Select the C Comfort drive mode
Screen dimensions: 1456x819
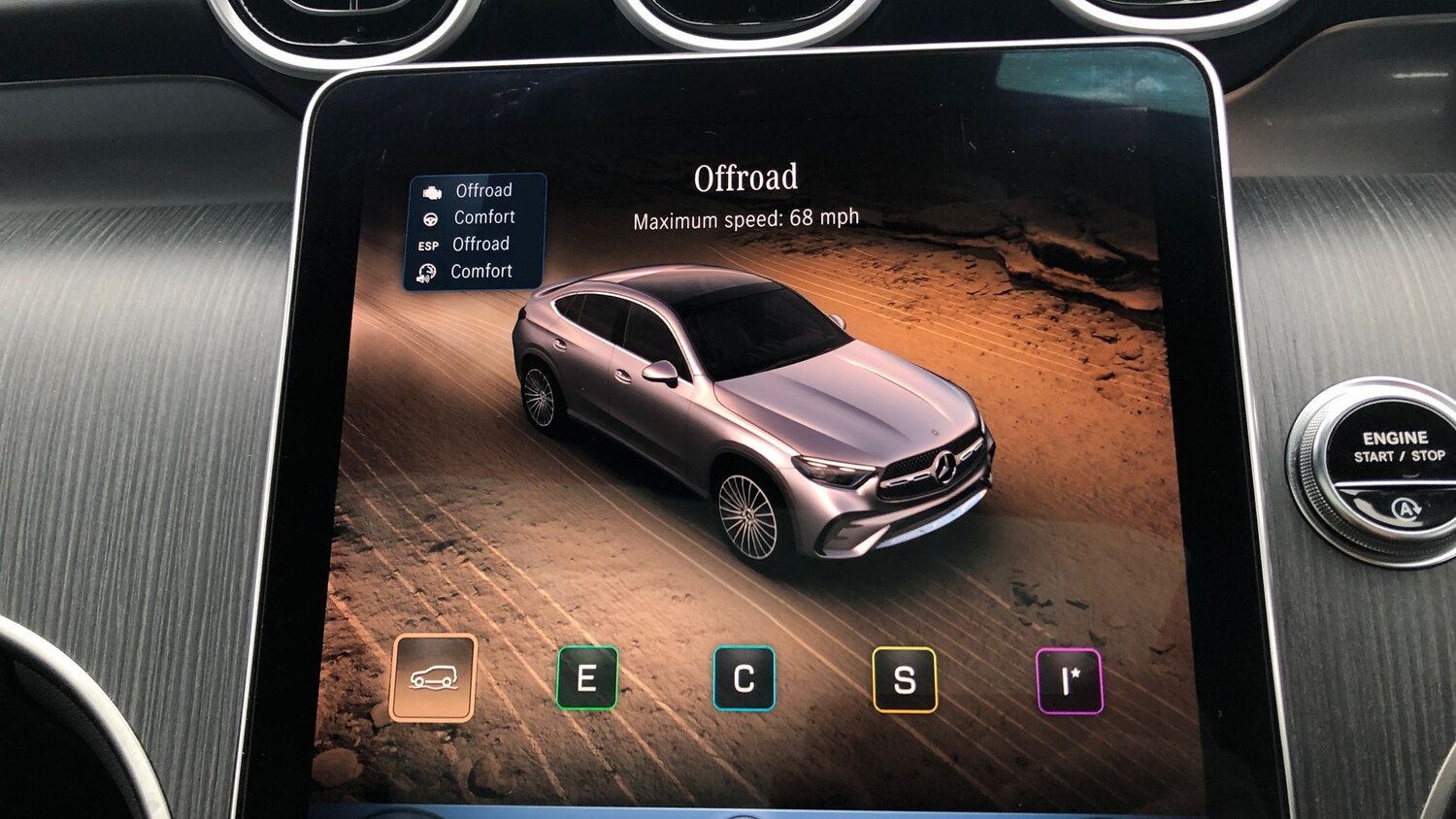pos(745,679)
